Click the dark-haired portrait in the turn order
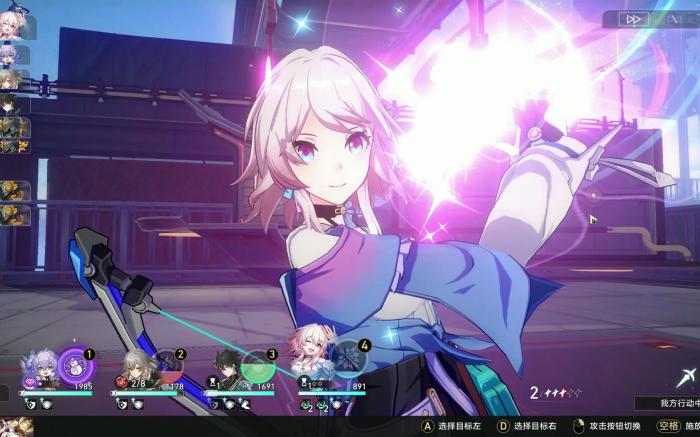This screenshot has height=437, width=700. coord(12,104)
